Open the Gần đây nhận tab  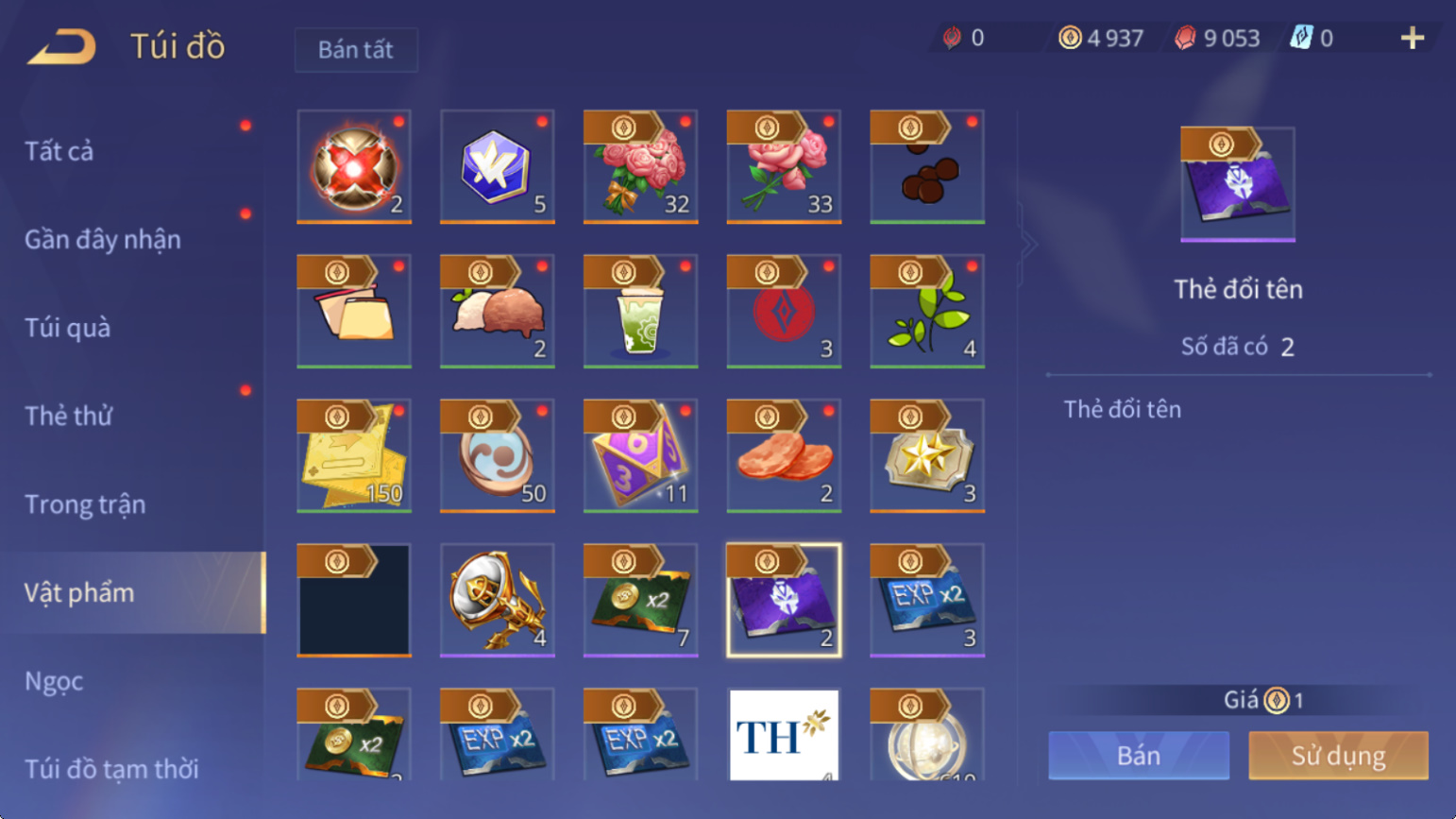coord(103,240)
